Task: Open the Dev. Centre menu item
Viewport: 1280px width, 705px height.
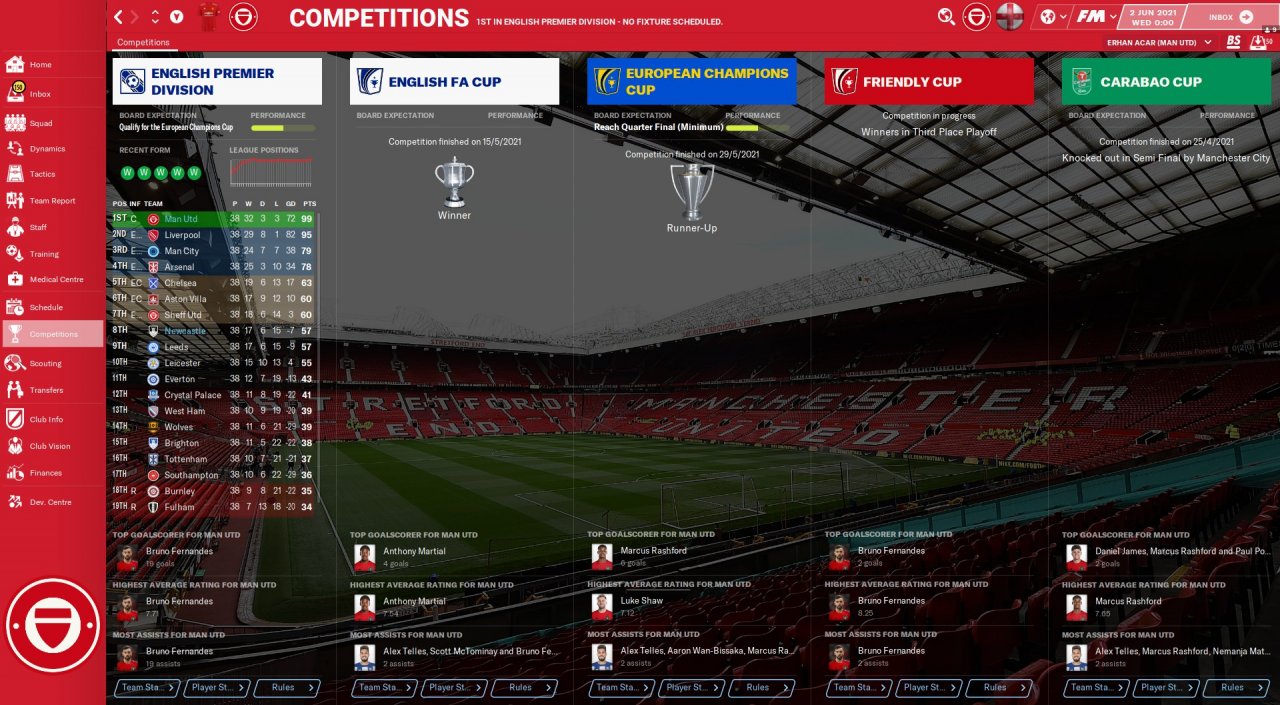Action: (50, 502)
